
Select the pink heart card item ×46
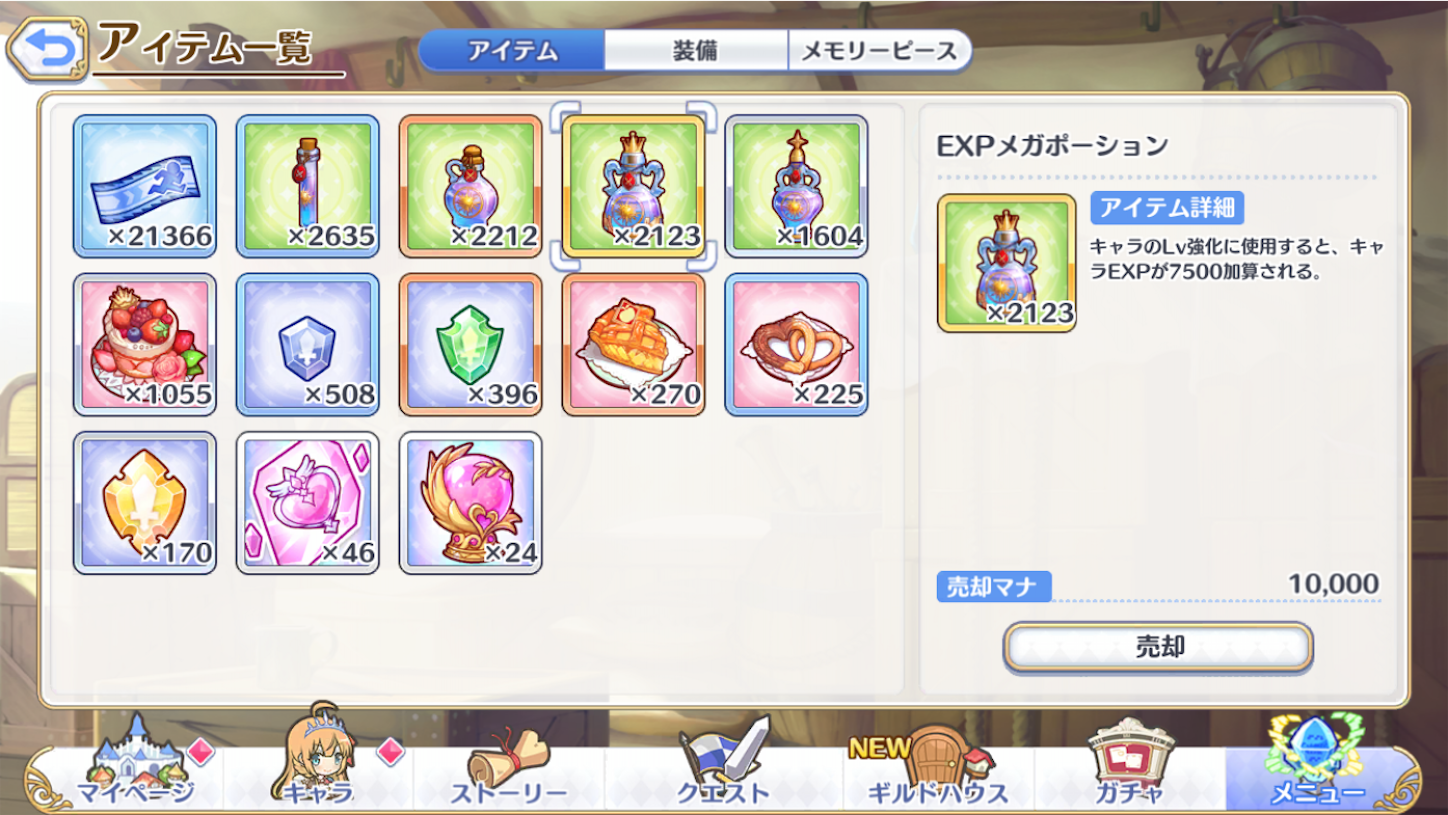tap(308, 505)
